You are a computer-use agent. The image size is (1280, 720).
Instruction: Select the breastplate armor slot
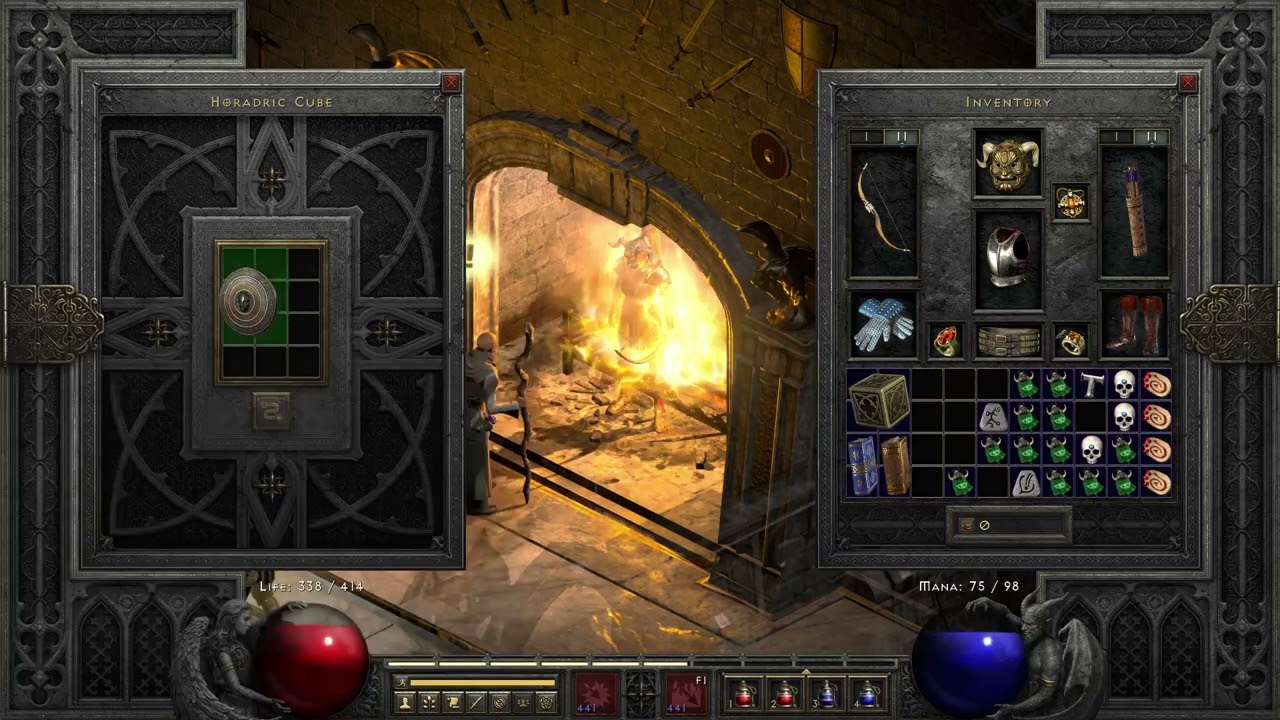1008,258
